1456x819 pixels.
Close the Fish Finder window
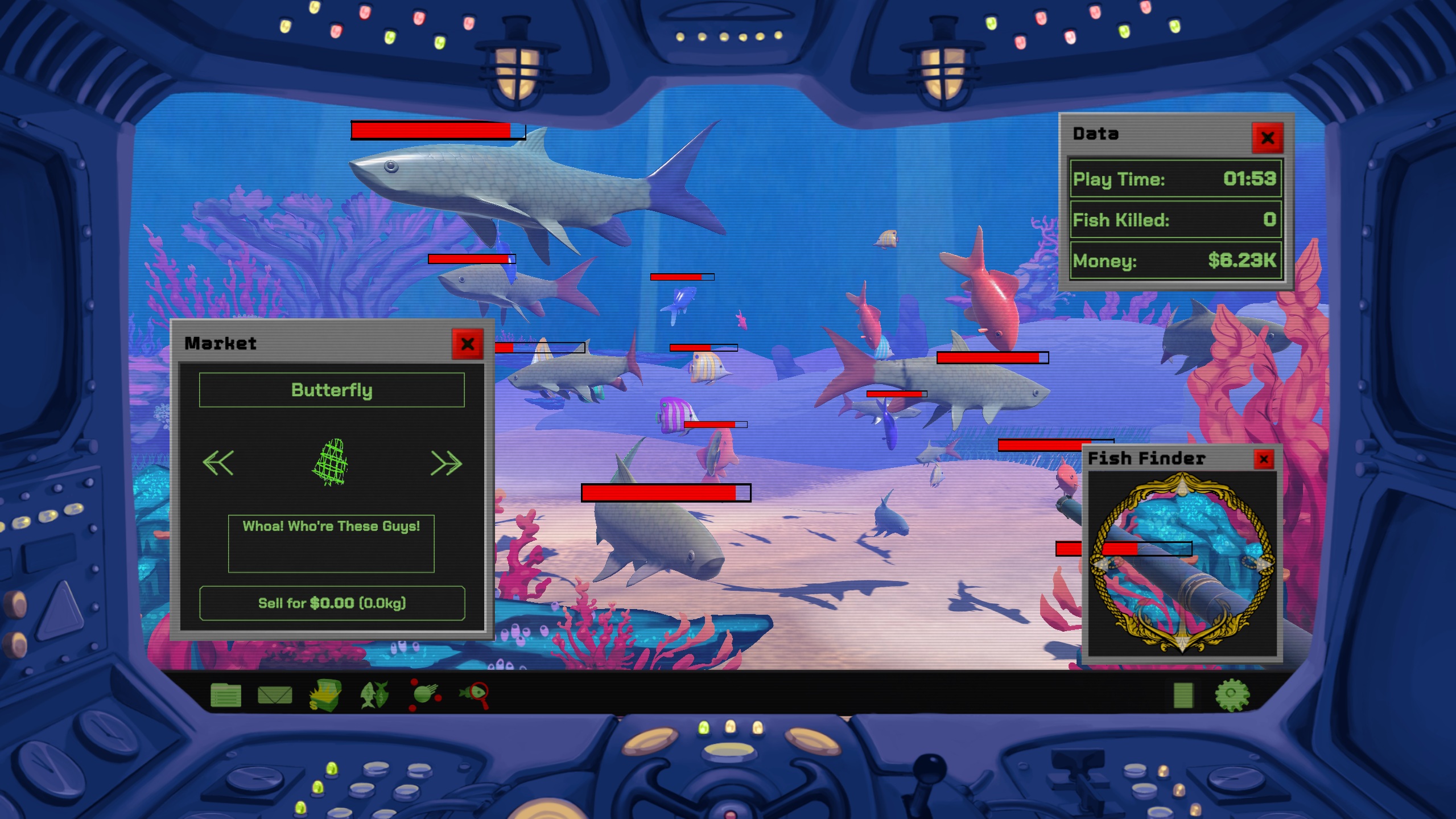pyautogui.click(x=1263, y=459)
